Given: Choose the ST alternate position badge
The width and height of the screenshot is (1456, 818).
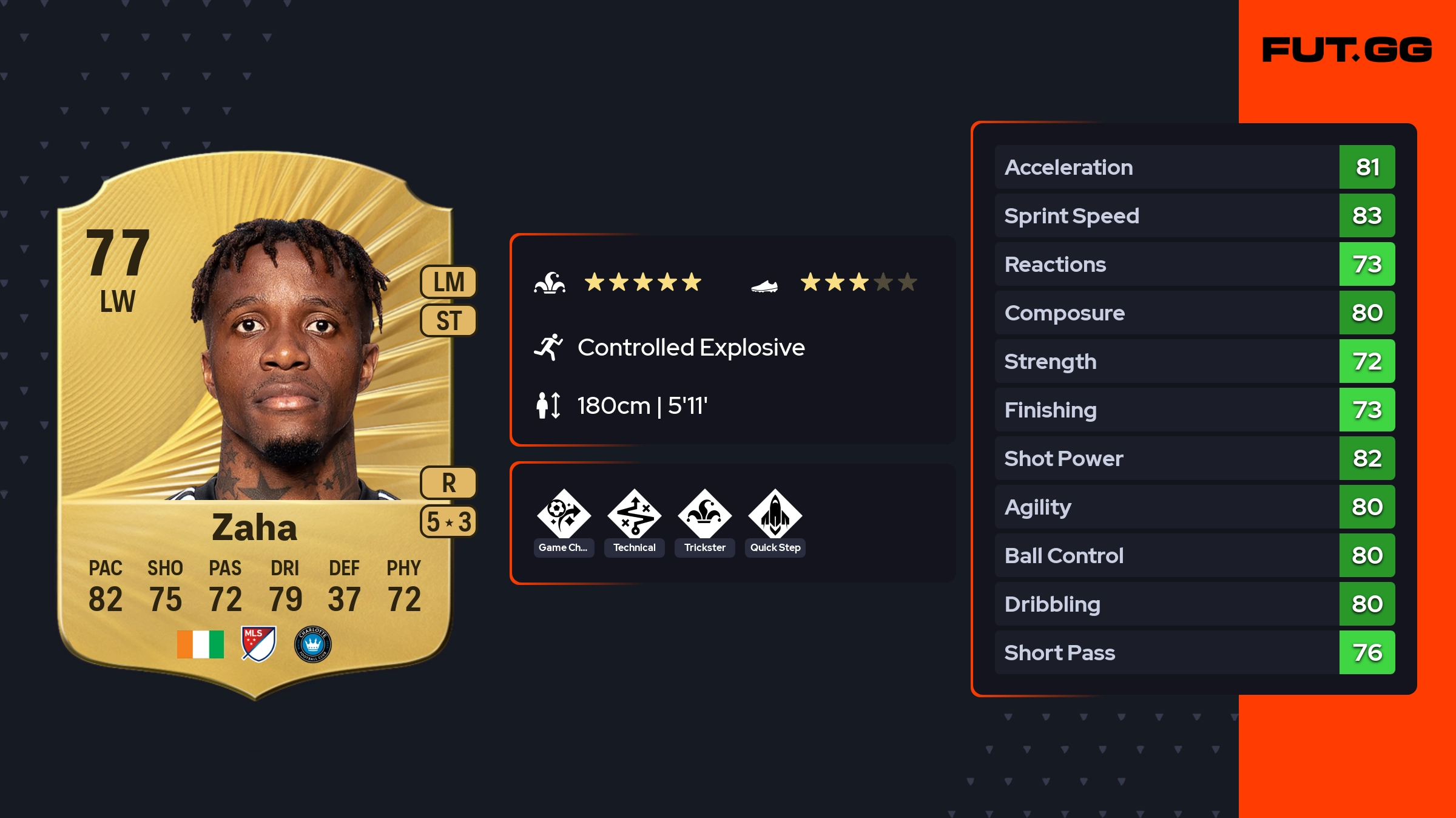Looking at the screenshot, I should [x=449, y=320].
